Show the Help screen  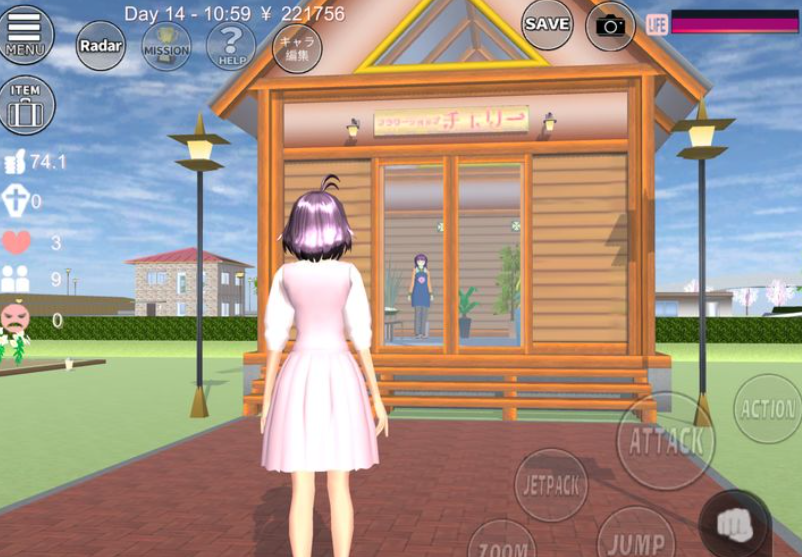point(231,45)
